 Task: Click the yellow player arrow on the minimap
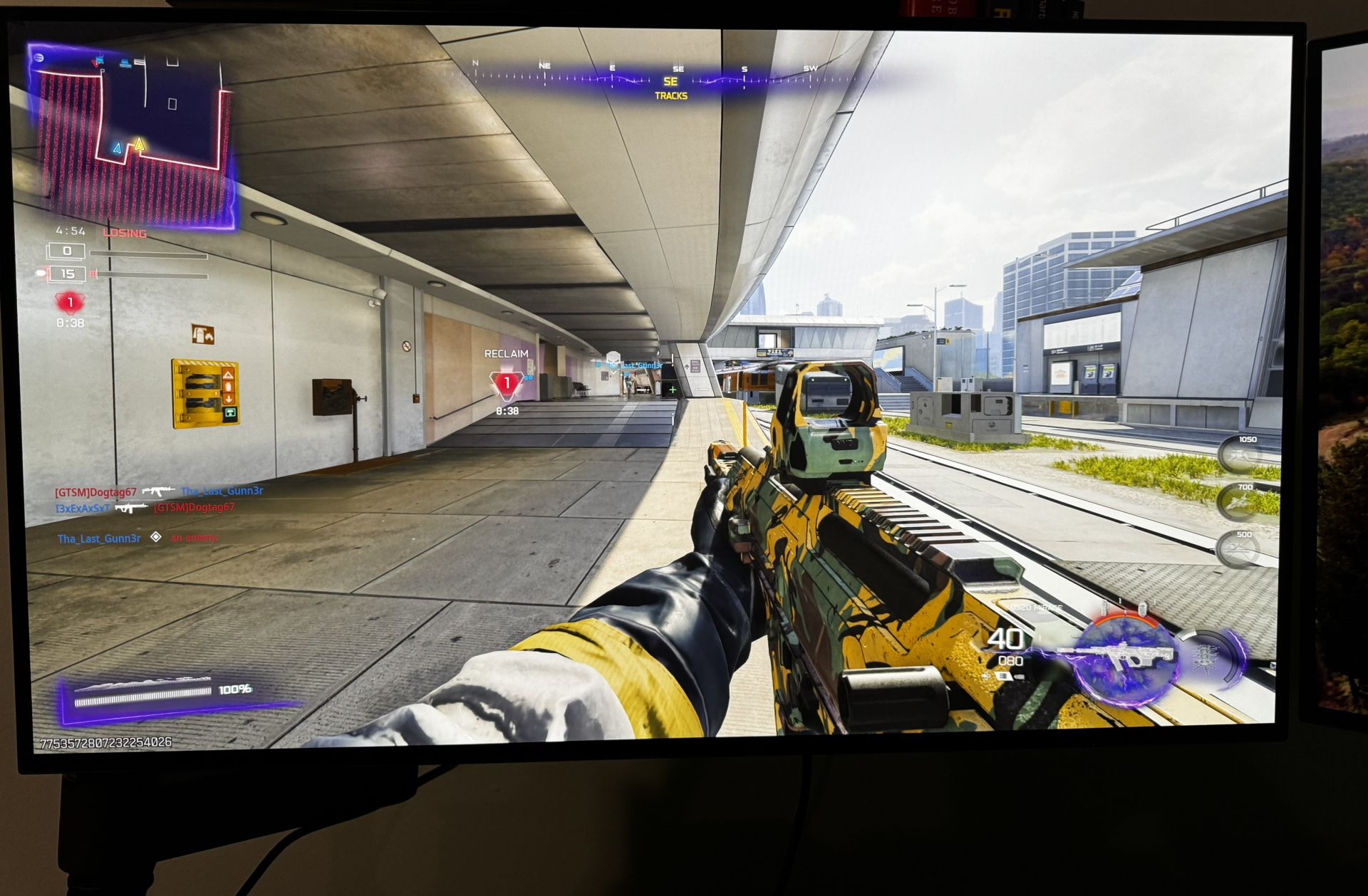tap(138, 145)
